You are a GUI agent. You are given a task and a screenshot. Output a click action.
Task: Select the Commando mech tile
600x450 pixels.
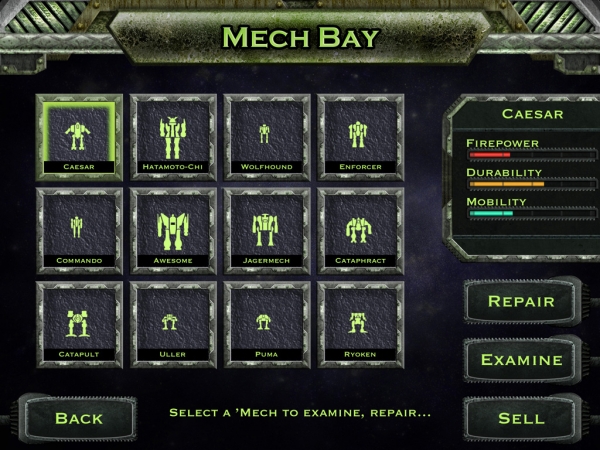(x=79, y=230)
